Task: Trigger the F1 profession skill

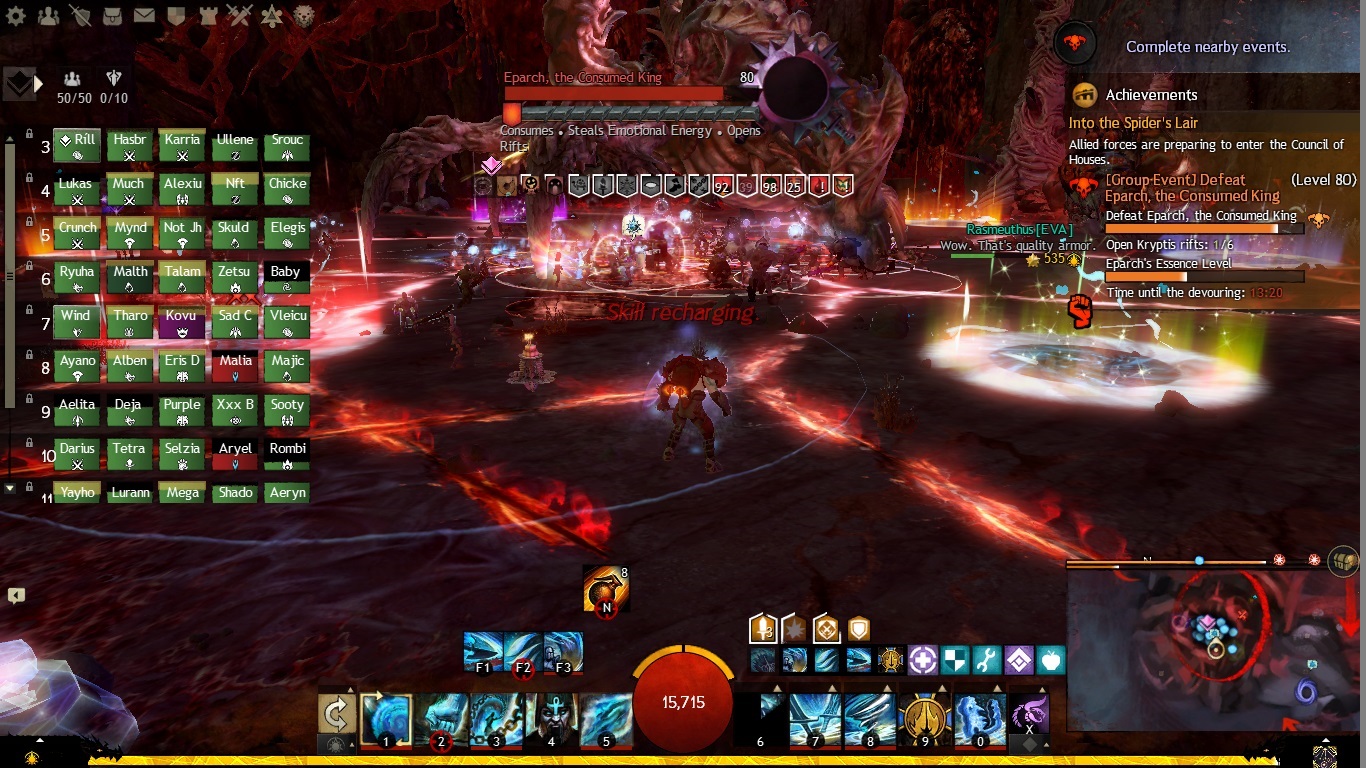Action: coord(483,651)
